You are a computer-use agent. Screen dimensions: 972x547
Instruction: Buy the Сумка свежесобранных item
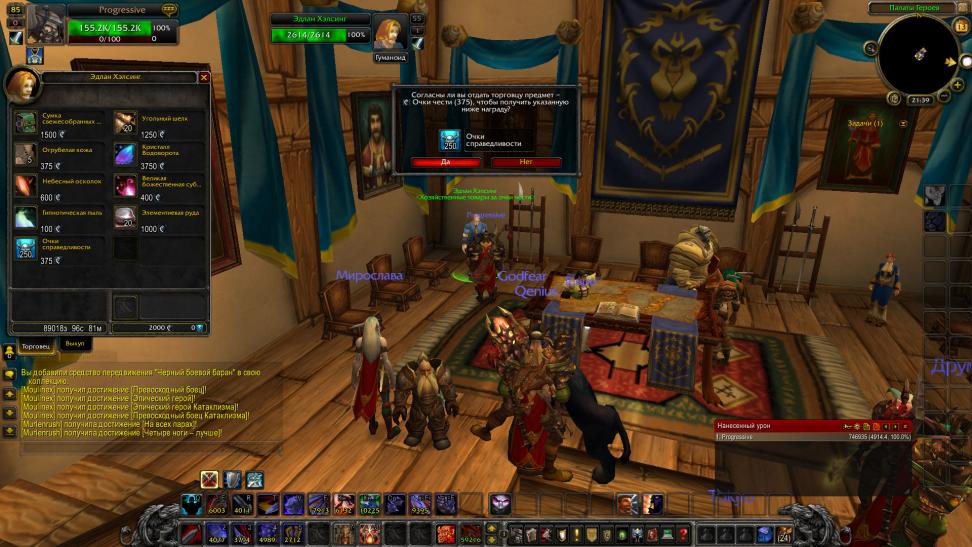coord(26,123)
